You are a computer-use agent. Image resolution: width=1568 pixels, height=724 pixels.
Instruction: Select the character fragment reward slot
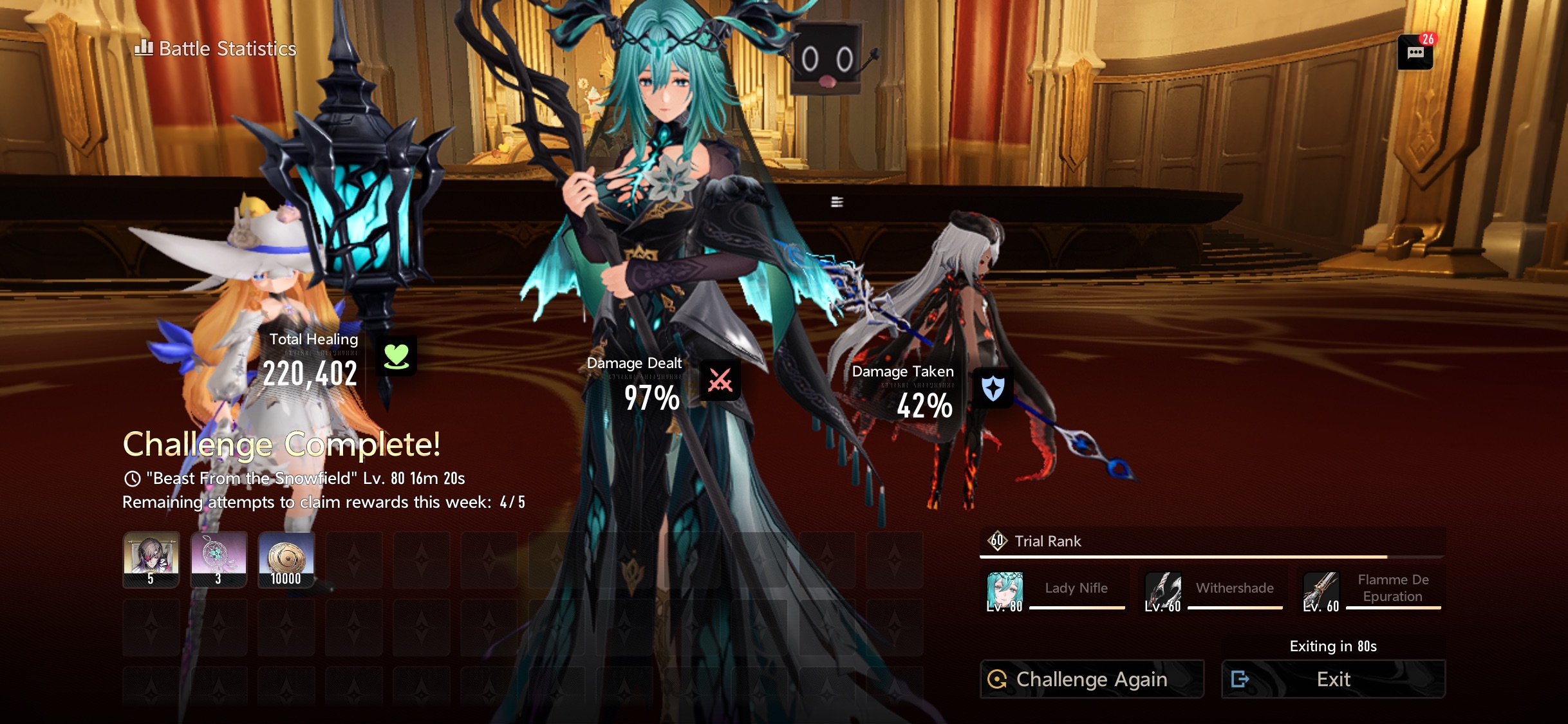(x=151, y=559)
